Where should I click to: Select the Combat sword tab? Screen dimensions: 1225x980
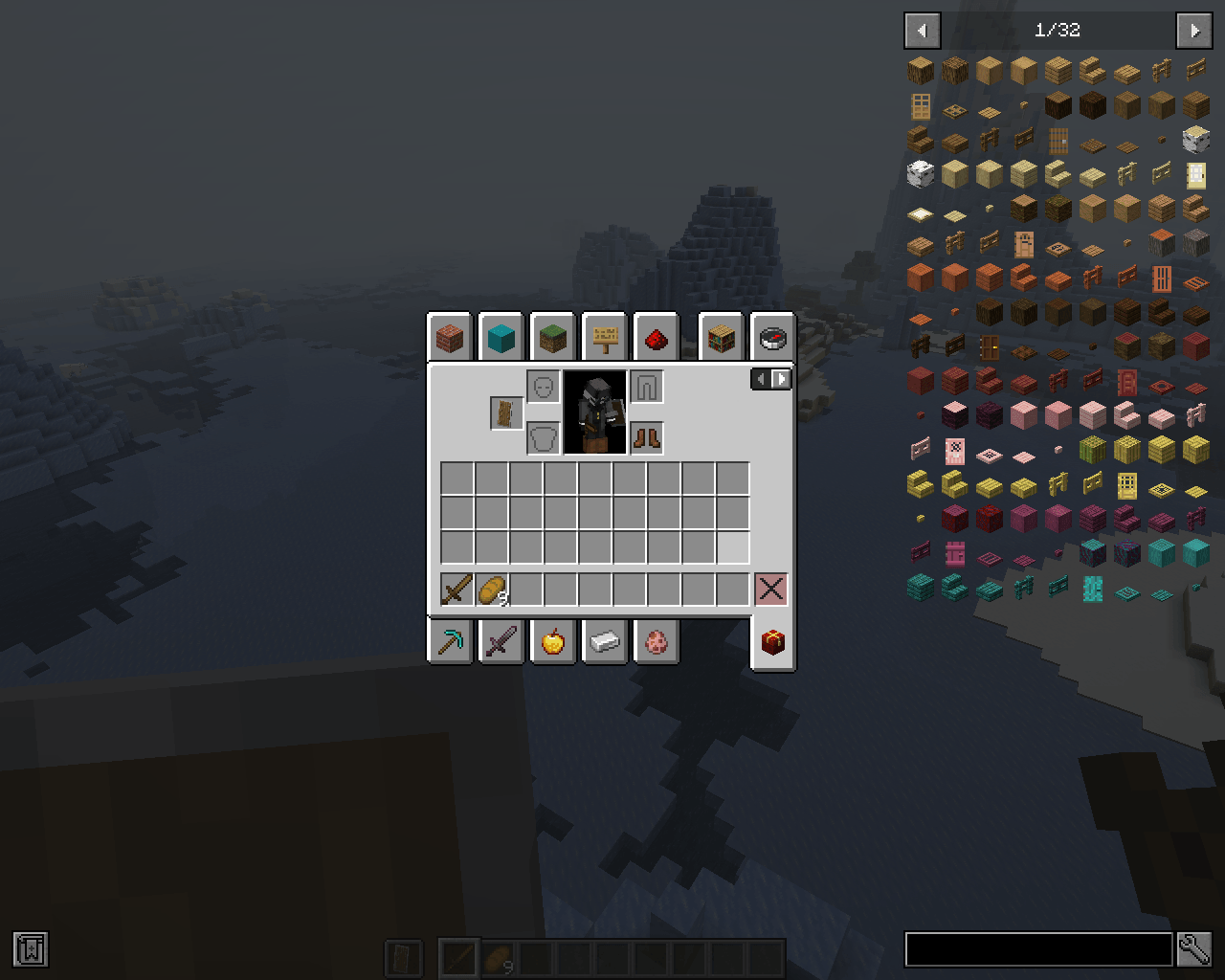tap(501, 642)
